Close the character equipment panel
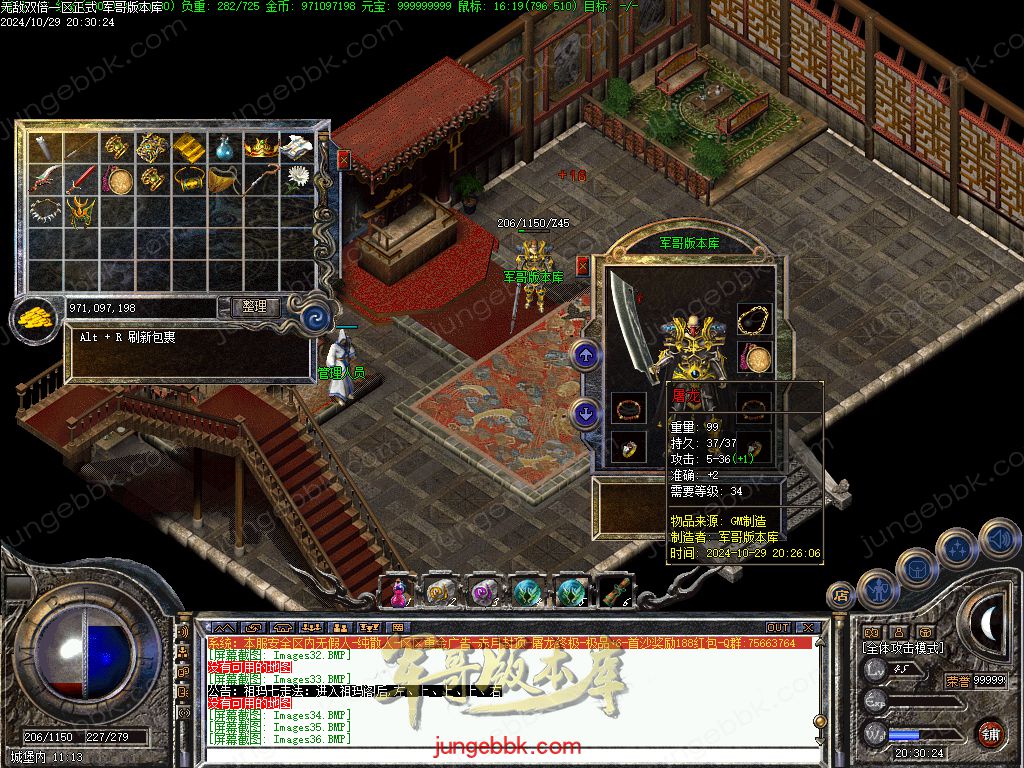 pyautogui.click(x=582, y=265)
